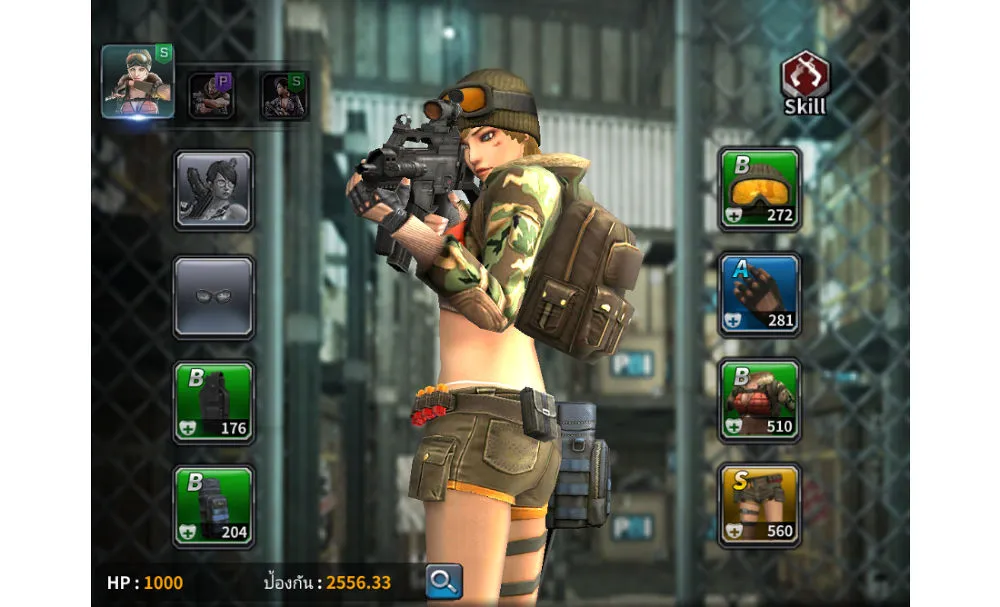Select the camo jacket slot rated 510
Screen dimensions: 1000x607
(x=760, y=400)
